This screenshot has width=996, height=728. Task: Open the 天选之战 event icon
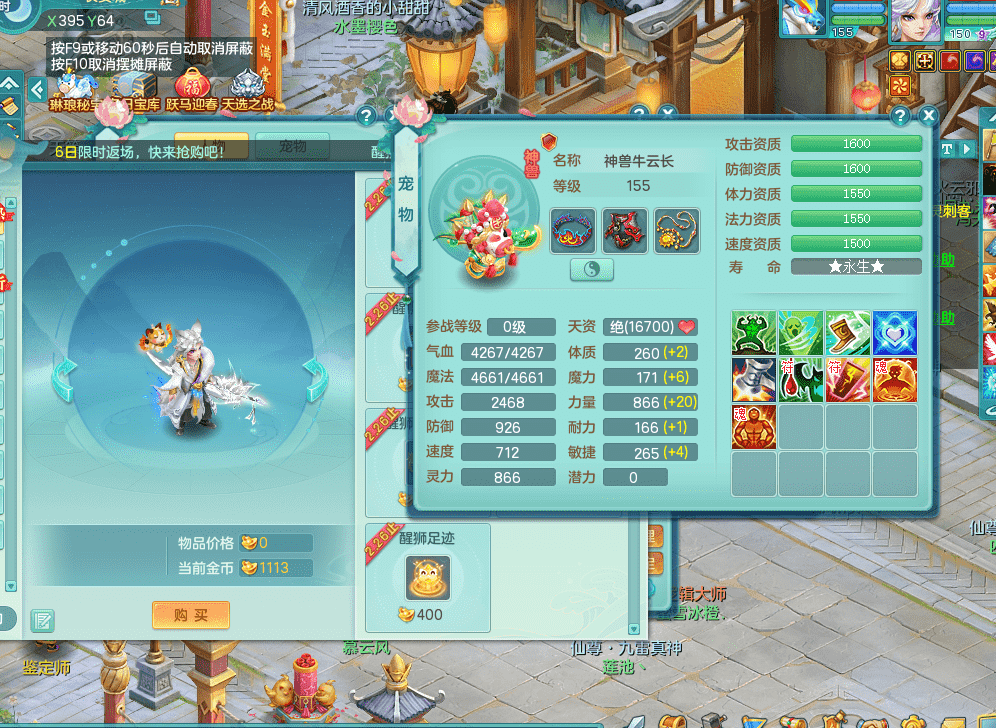pos(247,87)
